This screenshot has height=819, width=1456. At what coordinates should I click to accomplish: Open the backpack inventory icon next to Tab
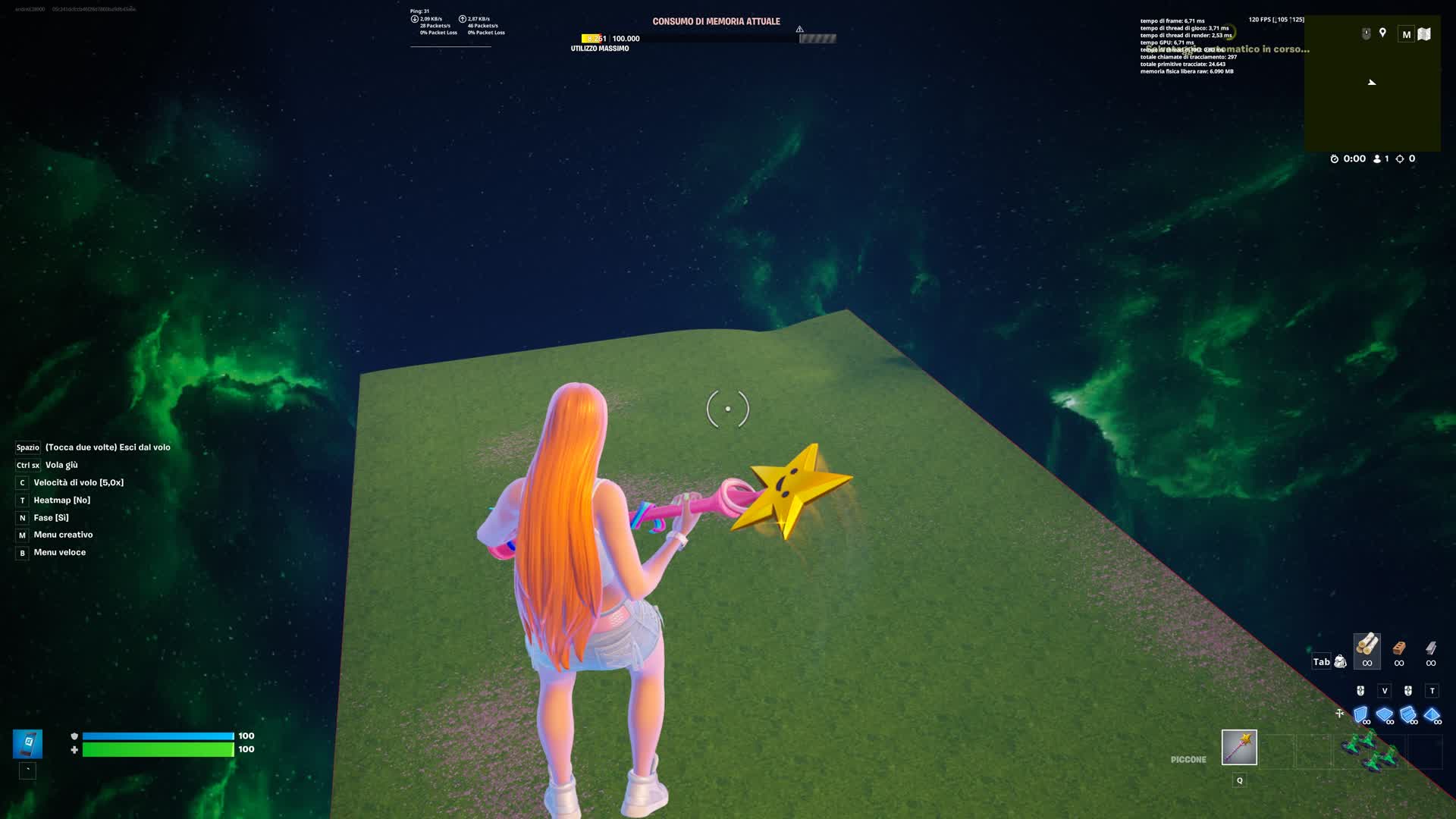click(1339, 662)
